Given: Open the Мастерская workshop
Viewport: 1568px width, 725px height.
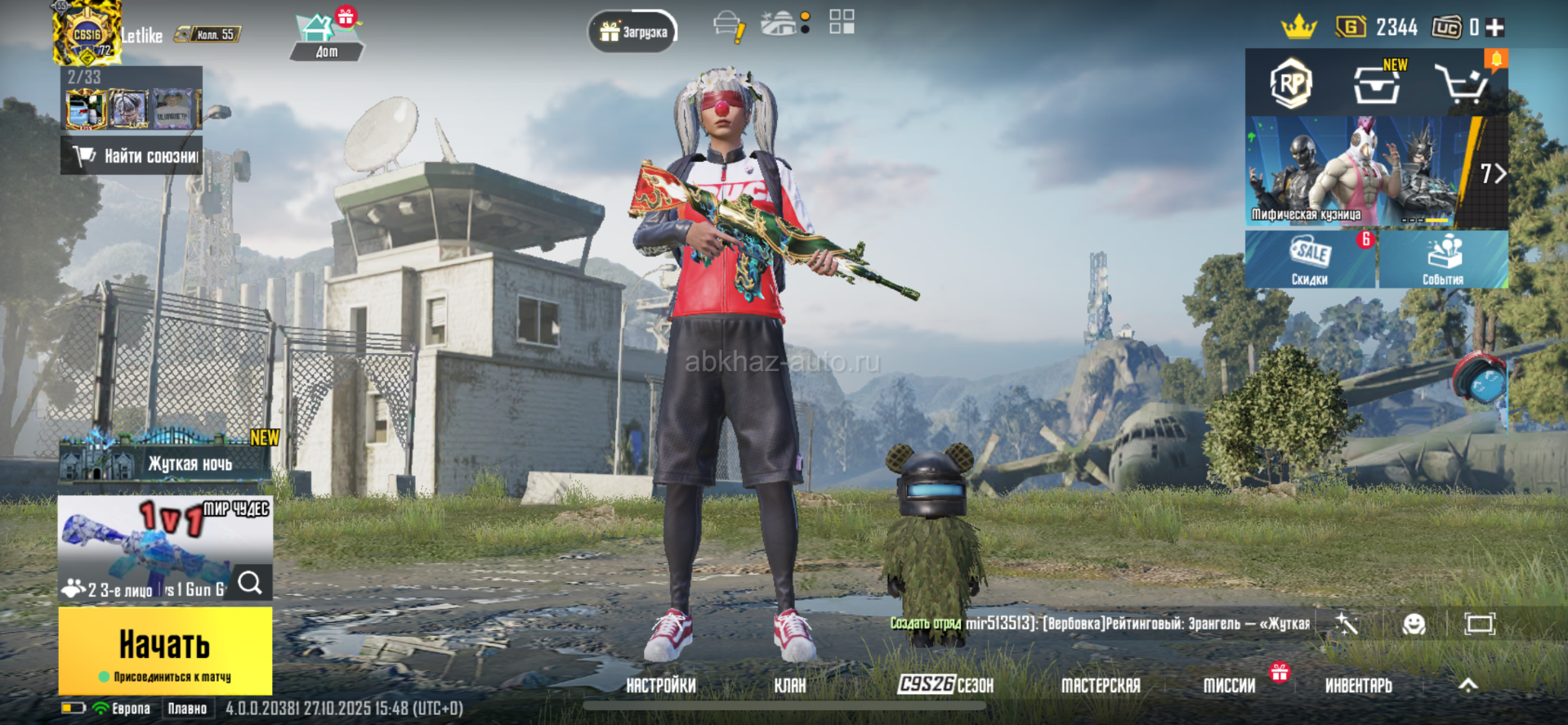Looking at the screenshot, I should pyautogui.click(x=1100, y=686).
